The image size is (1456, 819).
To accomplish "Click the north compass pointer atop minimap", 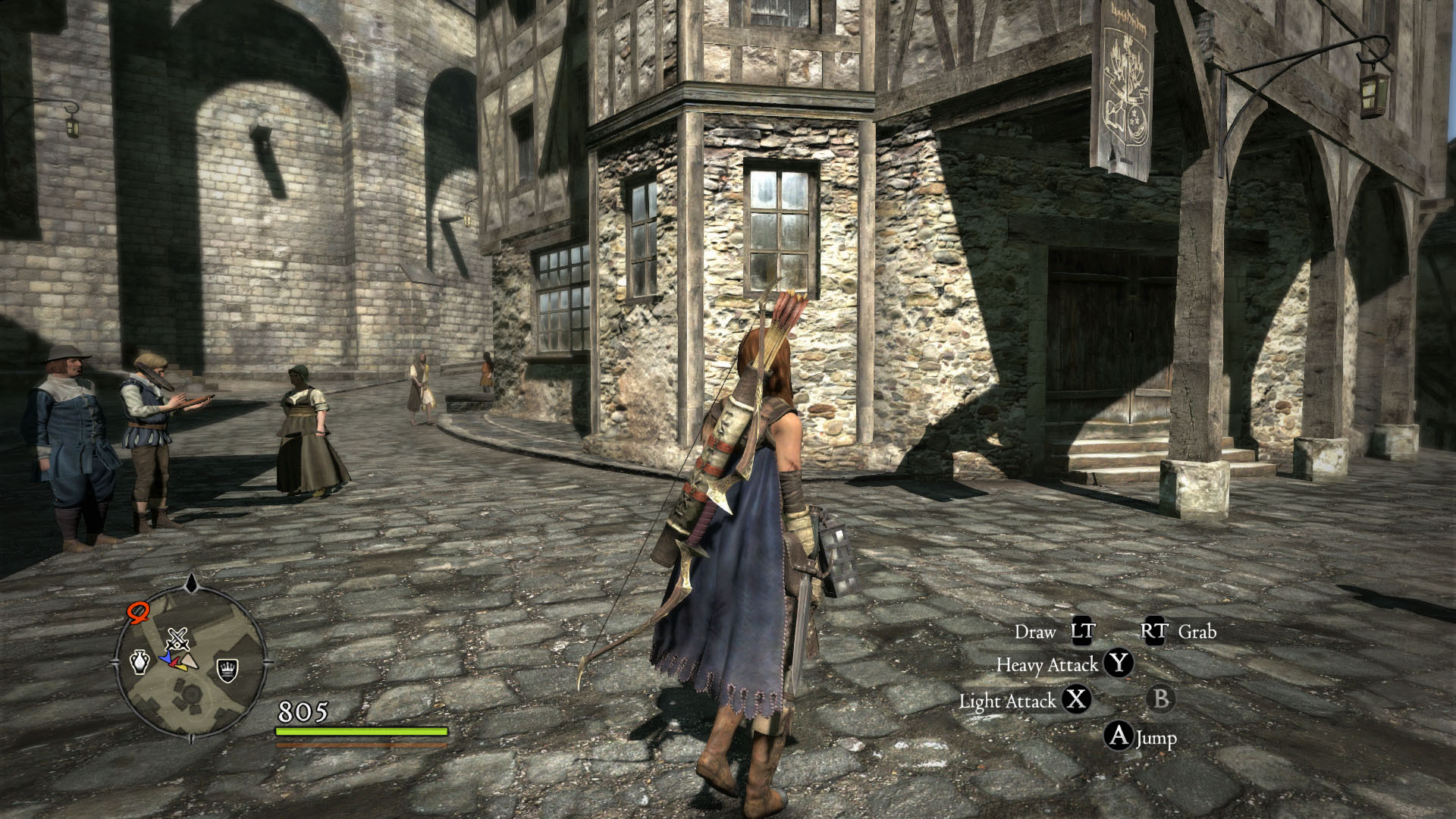I will (192, 582).
